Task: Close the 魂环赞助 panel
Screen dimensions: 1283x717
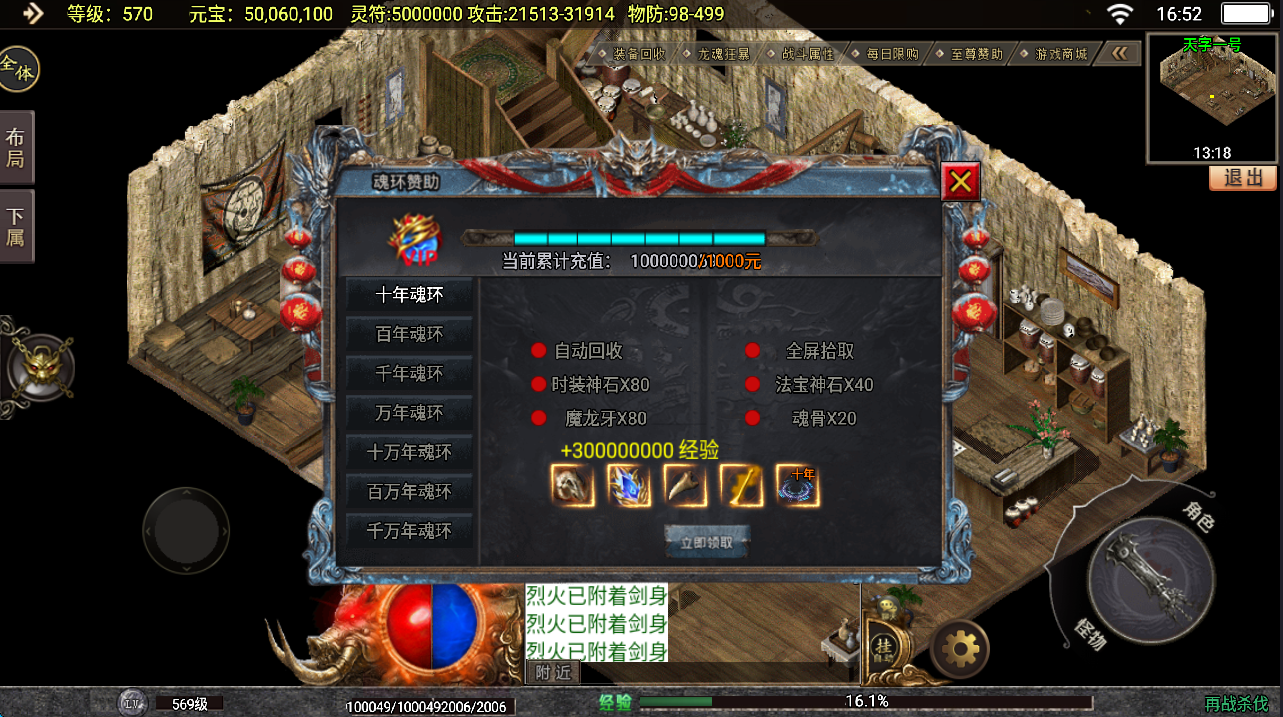Action: [960, 182]
